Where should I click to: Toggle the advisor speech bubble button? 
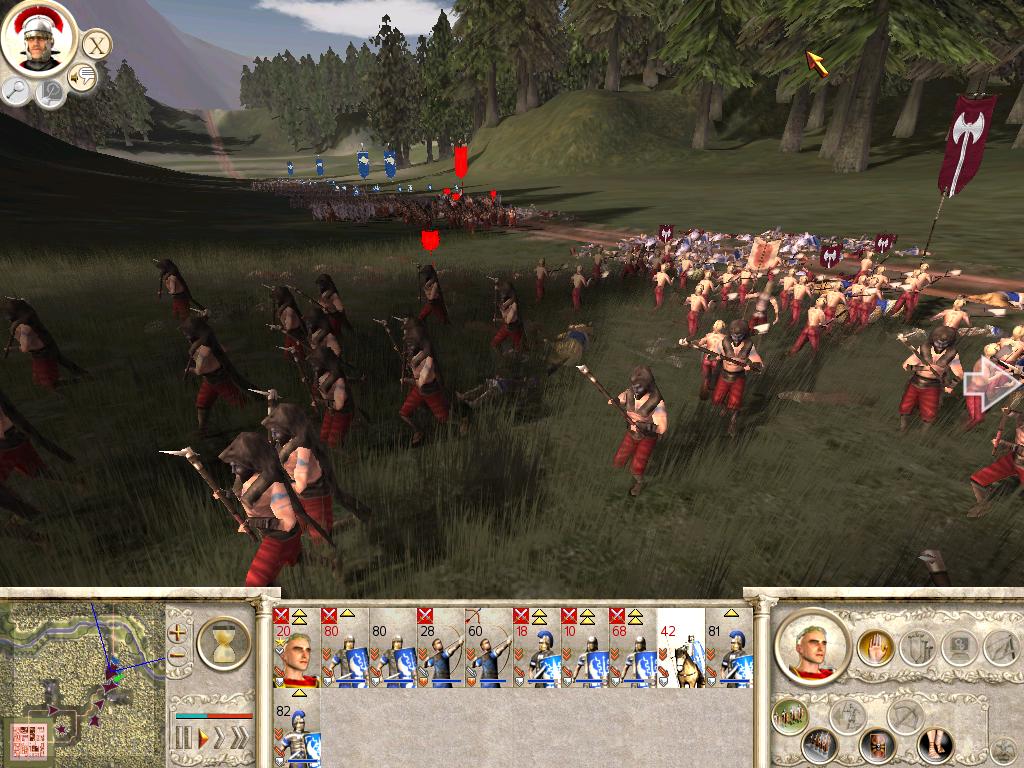pos(82,76)
